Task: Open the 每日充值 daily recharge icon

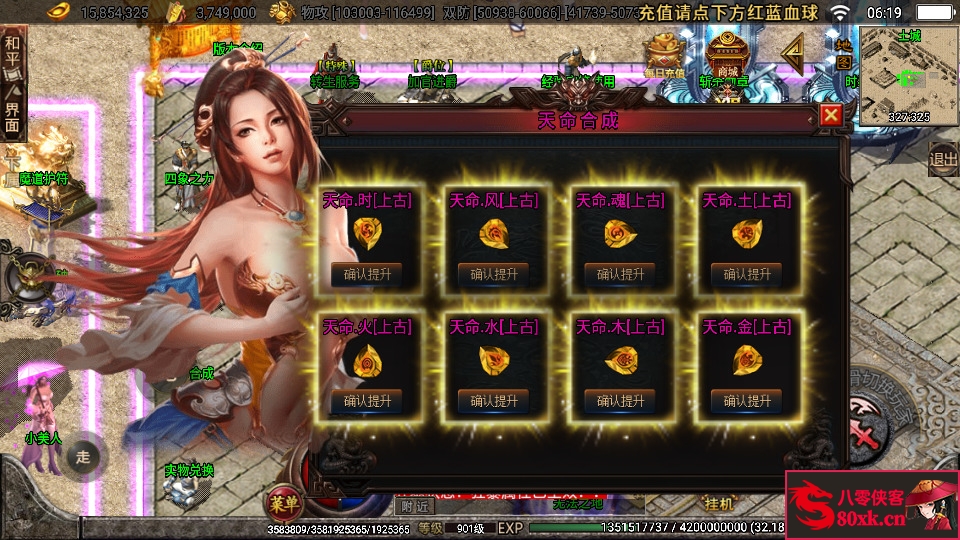Action: point(663,58)
